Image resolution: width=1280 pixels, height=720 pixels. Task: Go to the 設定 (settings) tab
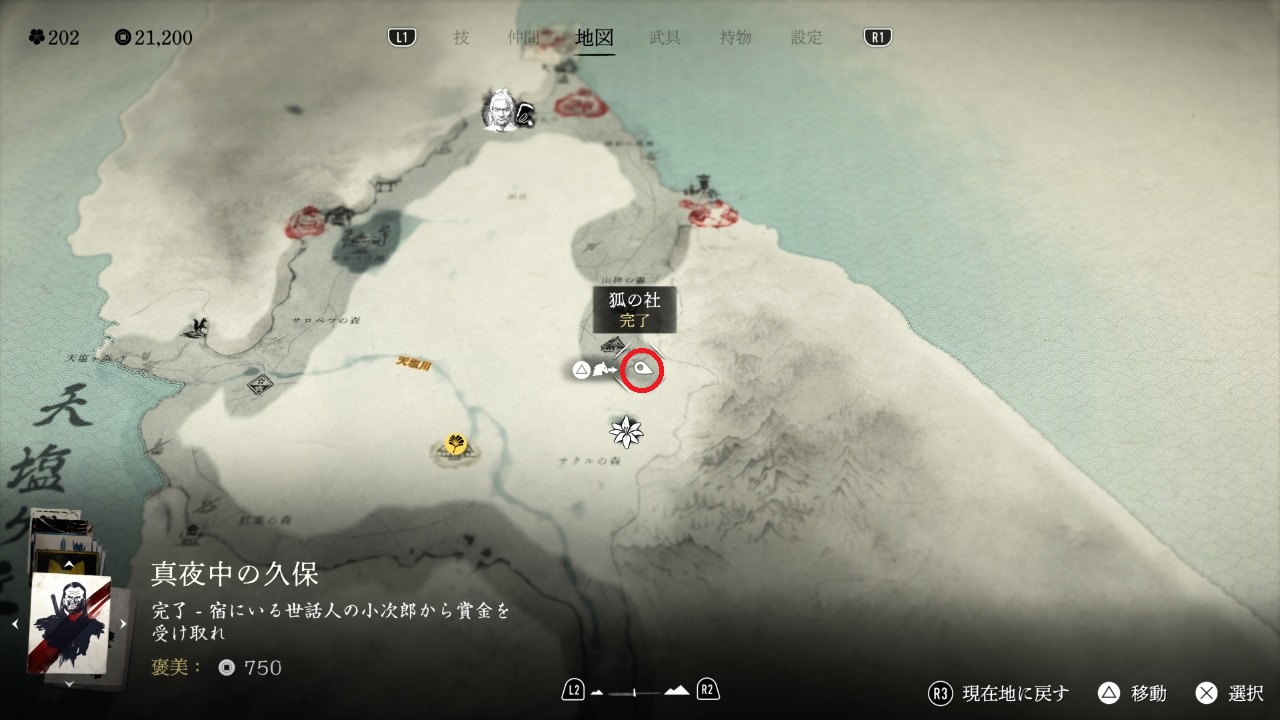point(807,38)
